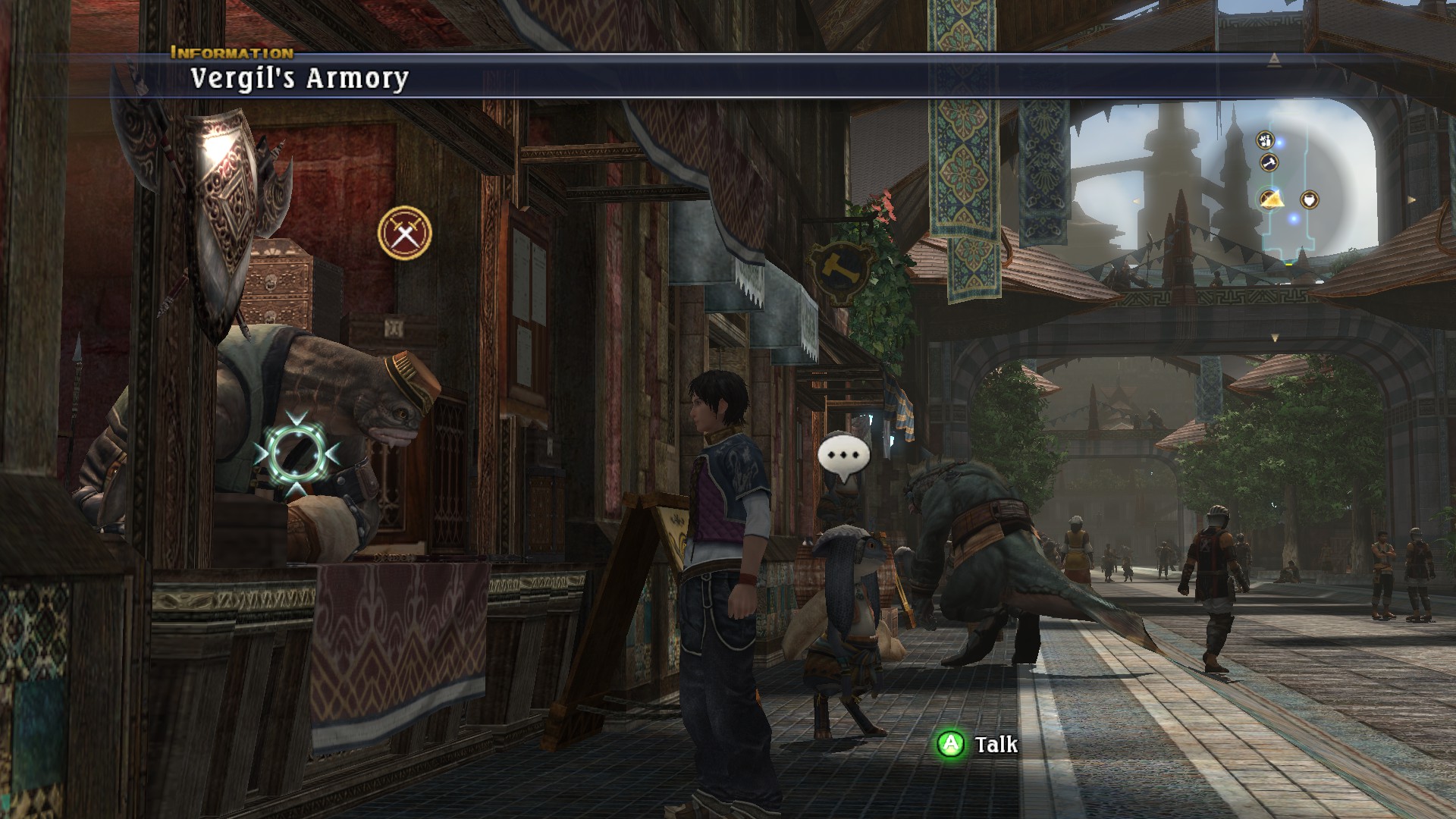Select the crossed swords armory shop marker
The height and width of the screenshot is (819, 1456).
(405, 232)
